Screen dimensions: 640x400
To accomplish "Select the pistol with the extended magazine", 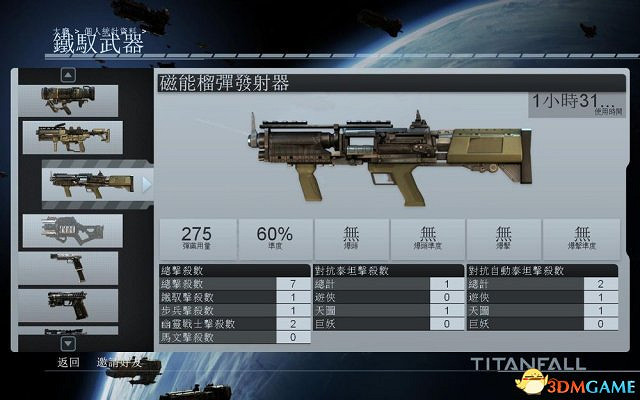I will point(68,266).
